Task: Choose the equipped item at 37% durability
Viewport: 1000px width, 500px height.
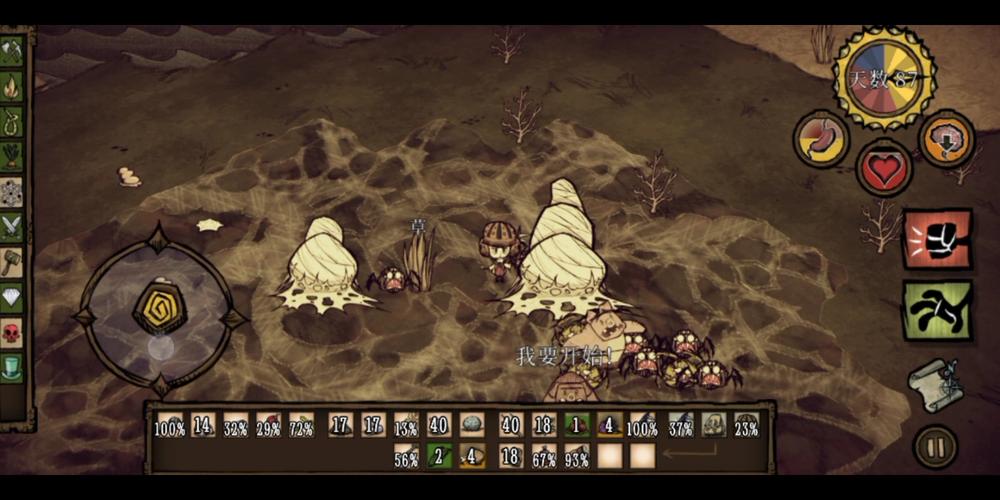Action: click(x=681, y=425)
